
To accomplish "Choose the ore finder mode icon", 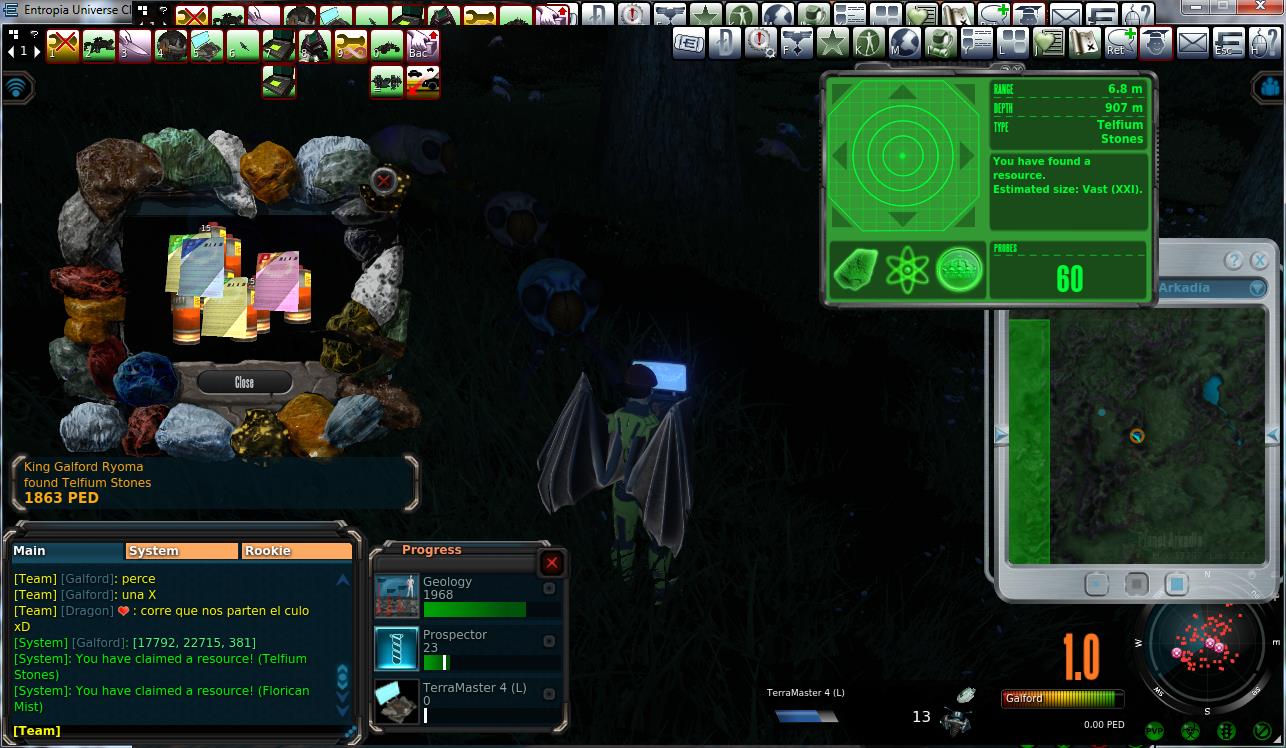I will point(856,270).
